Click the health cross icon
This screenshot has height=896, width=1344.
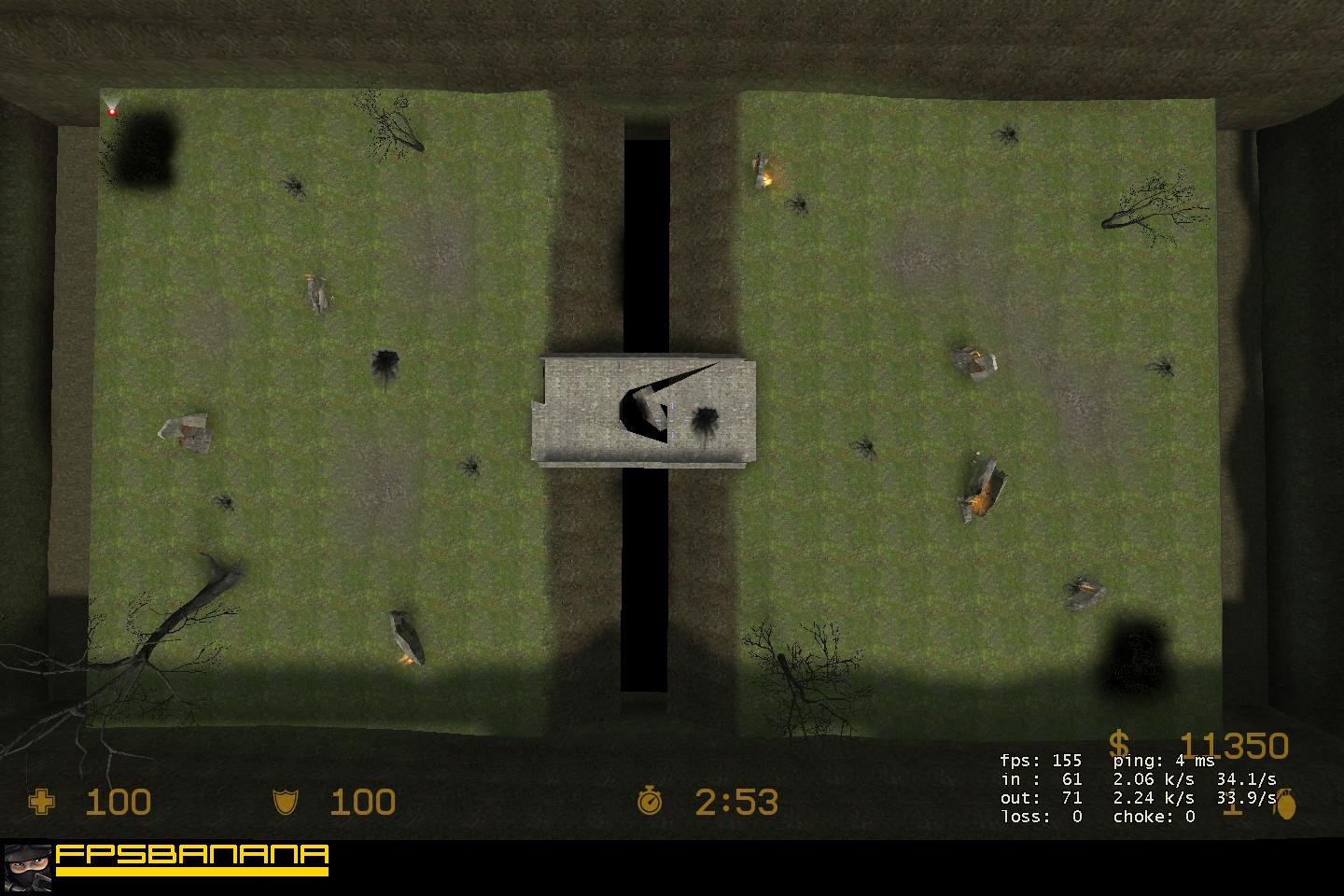44,802
